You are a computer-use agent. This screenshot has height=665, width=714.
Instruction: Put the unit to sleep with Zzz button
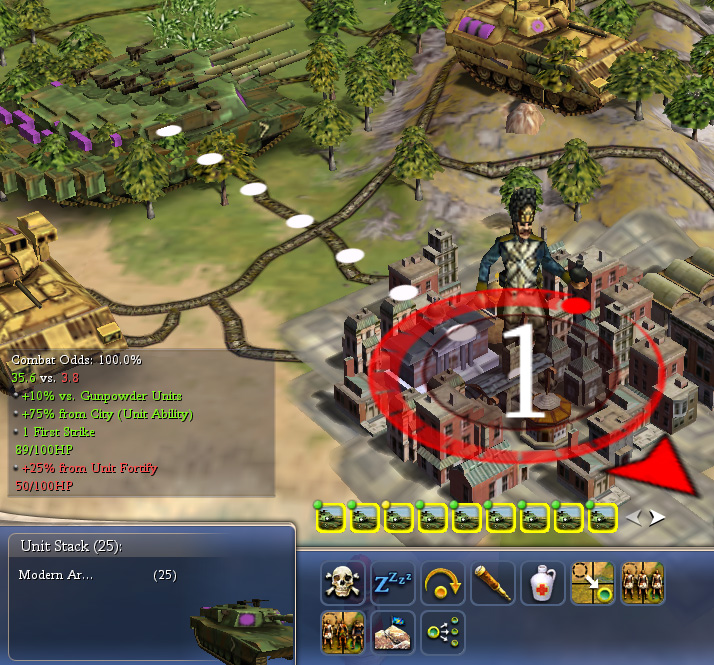(x=392, y=582)
